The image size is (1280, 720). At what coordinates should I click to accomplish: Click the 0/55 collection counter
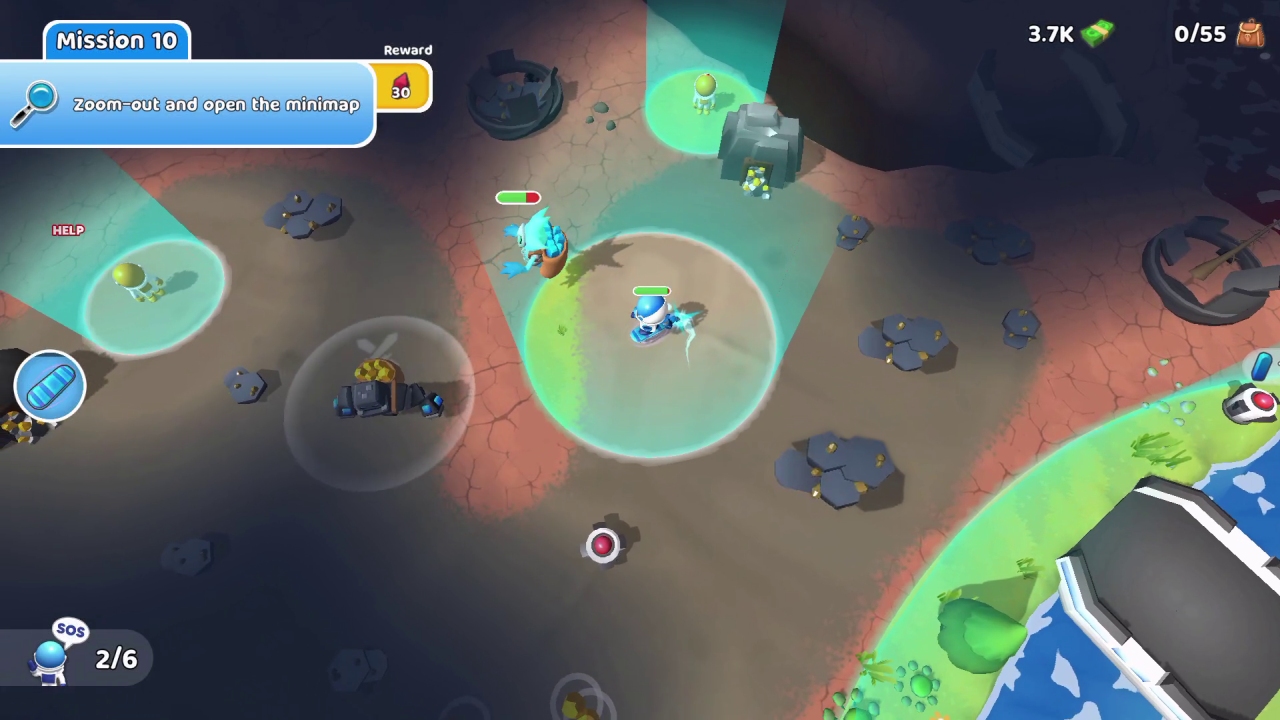coord(1199,34)
